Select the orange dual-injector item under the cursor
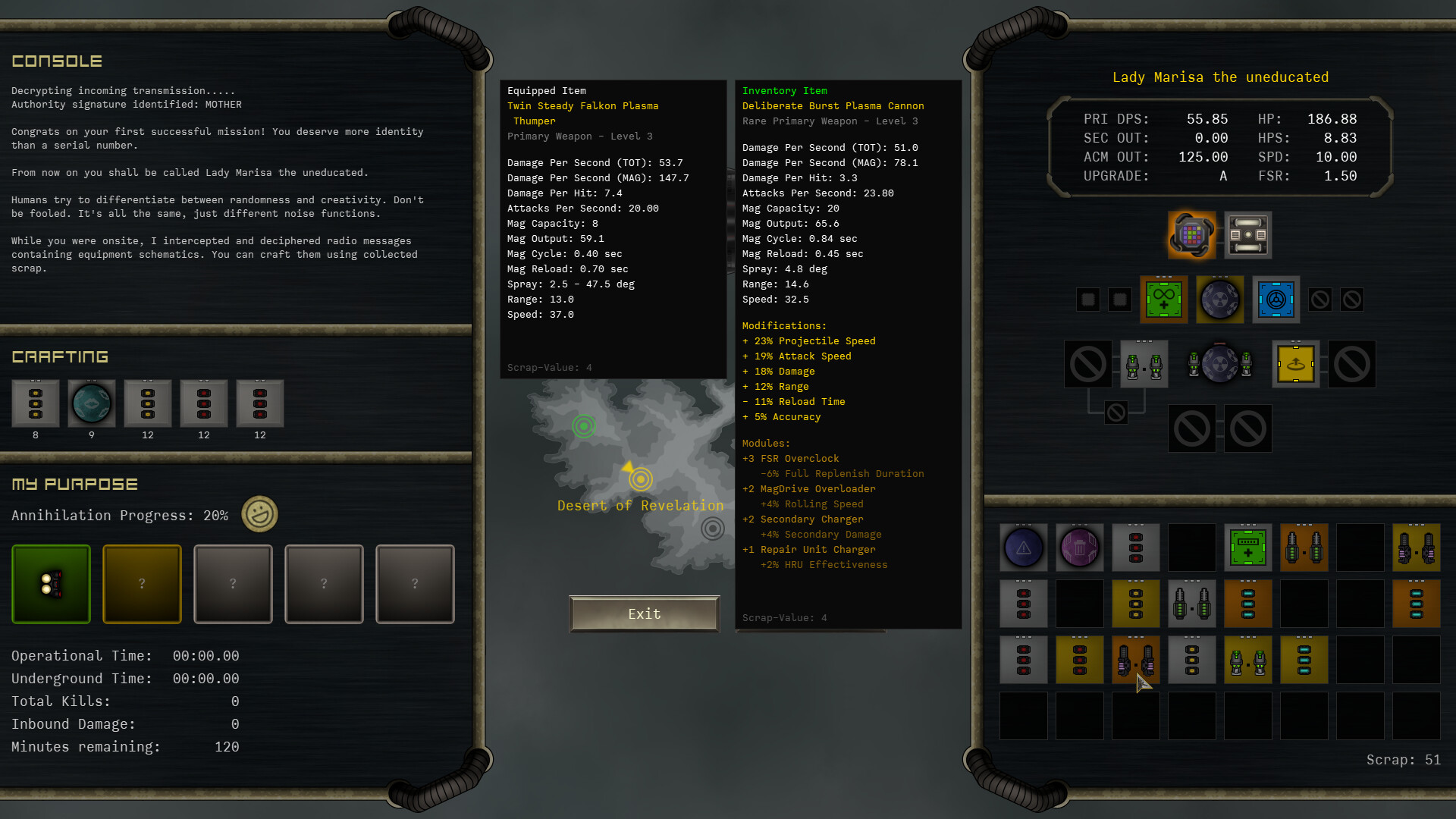Image resolution: width=1456 pixels, height=819 pixels. point(1135,659)
